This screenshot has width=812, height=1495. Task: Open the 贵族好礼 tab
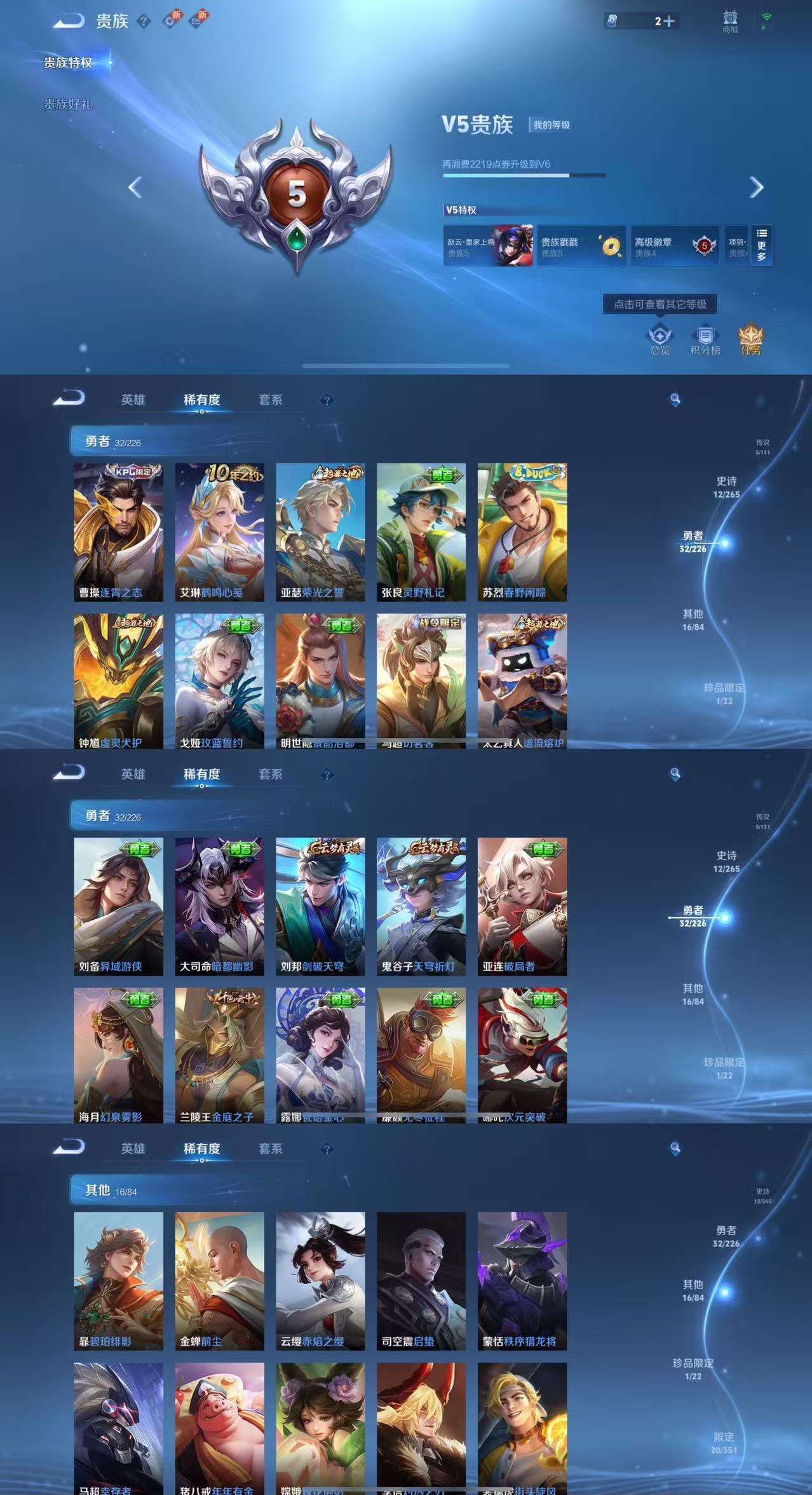[68, 104]
